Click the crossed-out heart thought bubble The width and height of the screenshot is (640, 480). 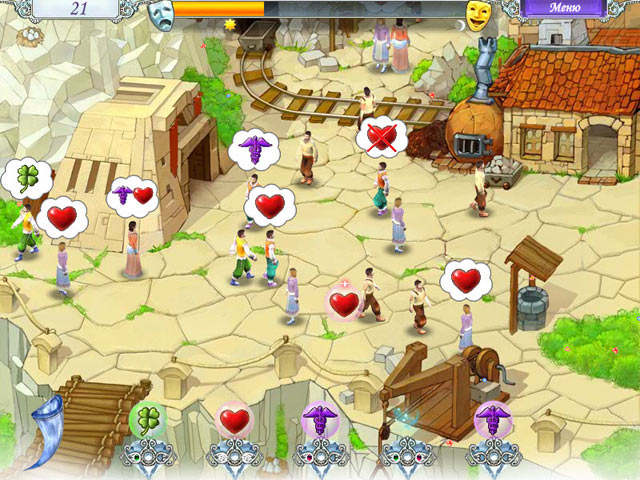(380, 134)
